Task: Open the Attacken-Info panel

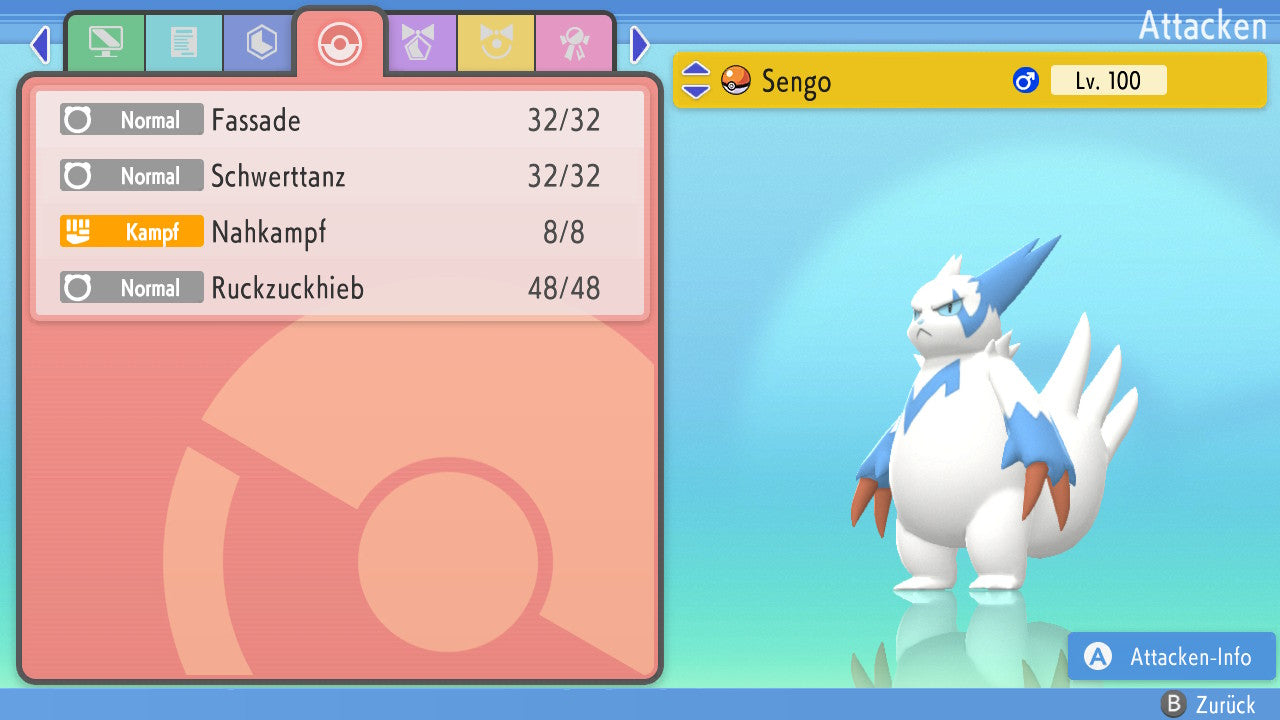Action: [1171, 657]
